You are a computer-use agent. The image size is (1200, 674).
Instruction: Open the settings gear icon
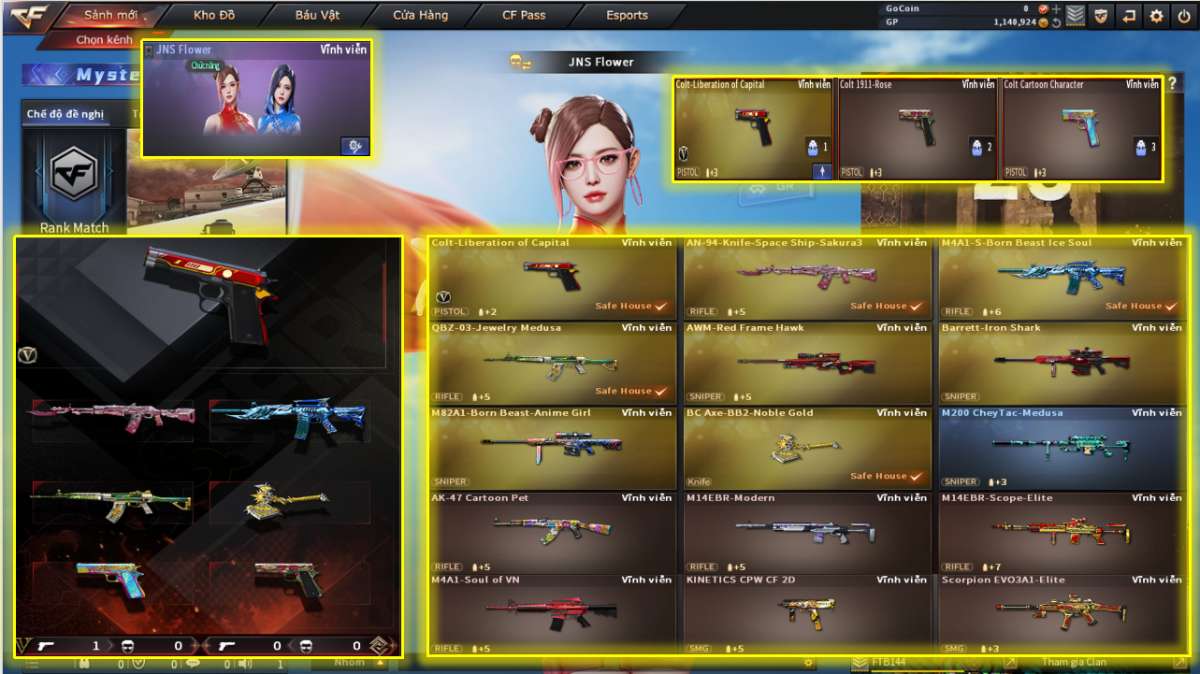[x=1156, y=16]
